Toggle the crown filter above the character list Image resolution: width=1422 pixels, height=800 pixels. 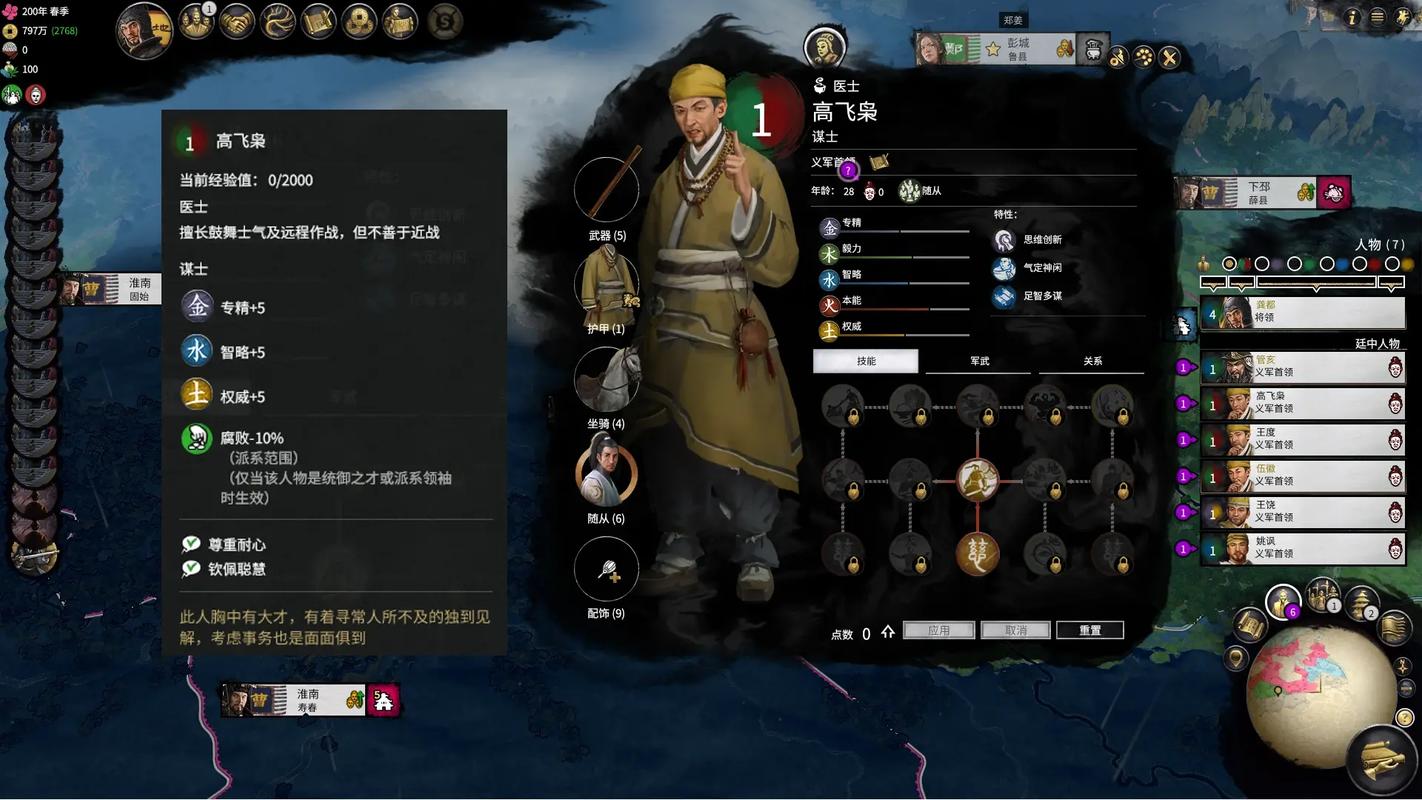click(x=1203, y=262)
